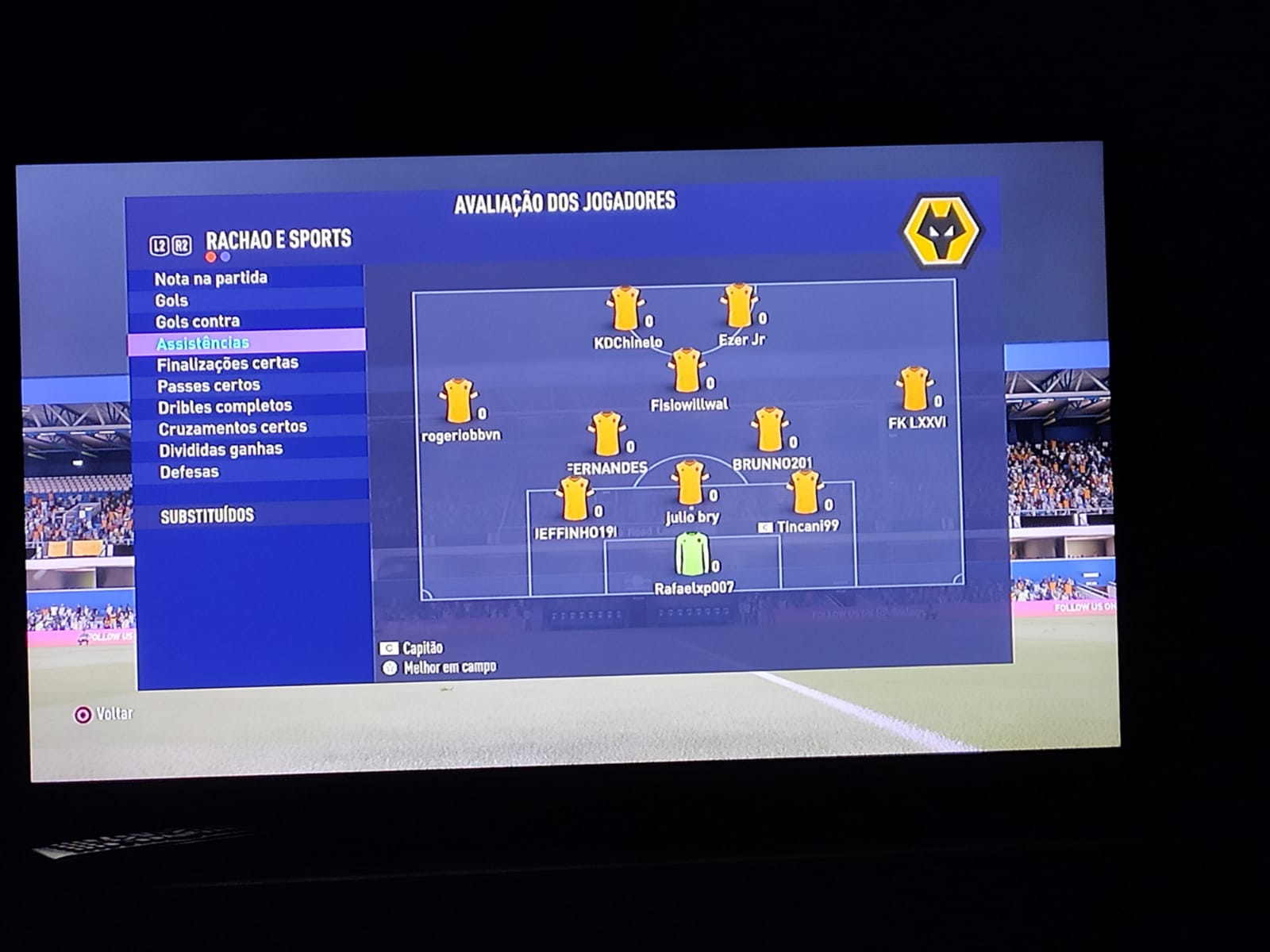Select goalkeeper Rafaelxp007's shirt
This screenshot has height=952, width=1270.
click(x=691, y=554)
